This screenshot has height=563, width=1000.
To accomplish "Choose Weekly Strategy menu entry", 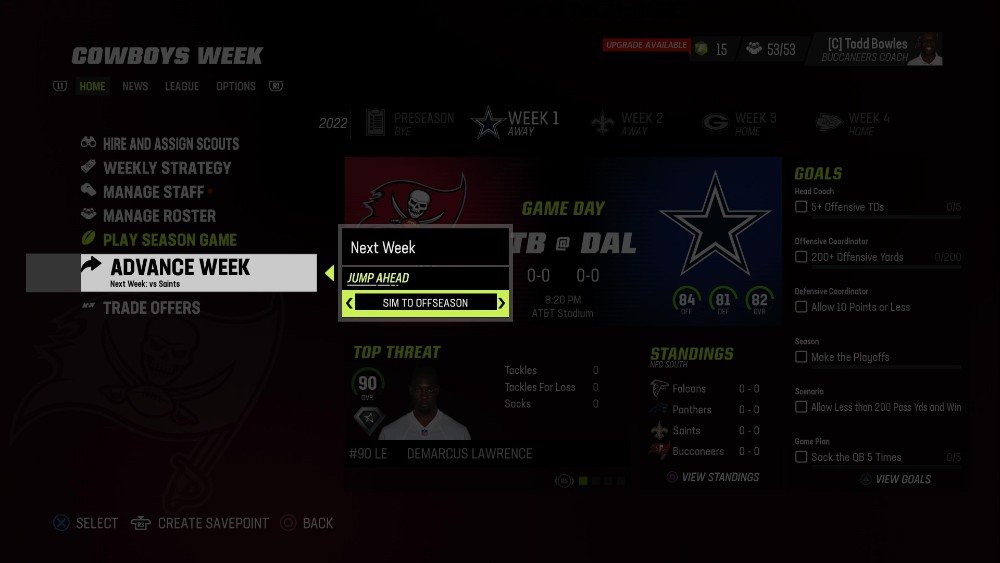I will (167, 168).
